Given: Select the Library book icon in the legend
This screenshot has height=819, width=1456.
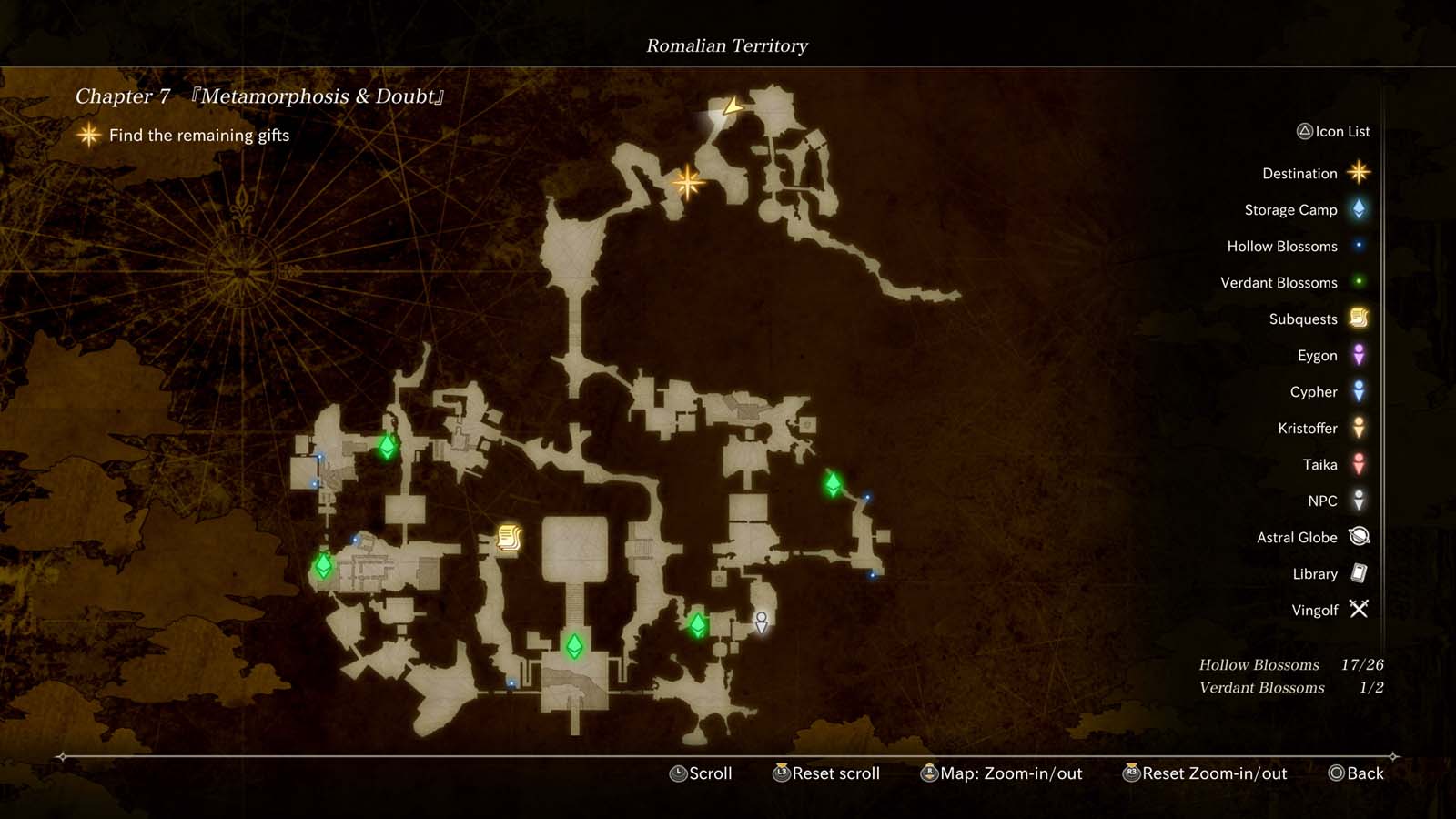Looking at the screenshot, I should click(x=1357, y=573).
